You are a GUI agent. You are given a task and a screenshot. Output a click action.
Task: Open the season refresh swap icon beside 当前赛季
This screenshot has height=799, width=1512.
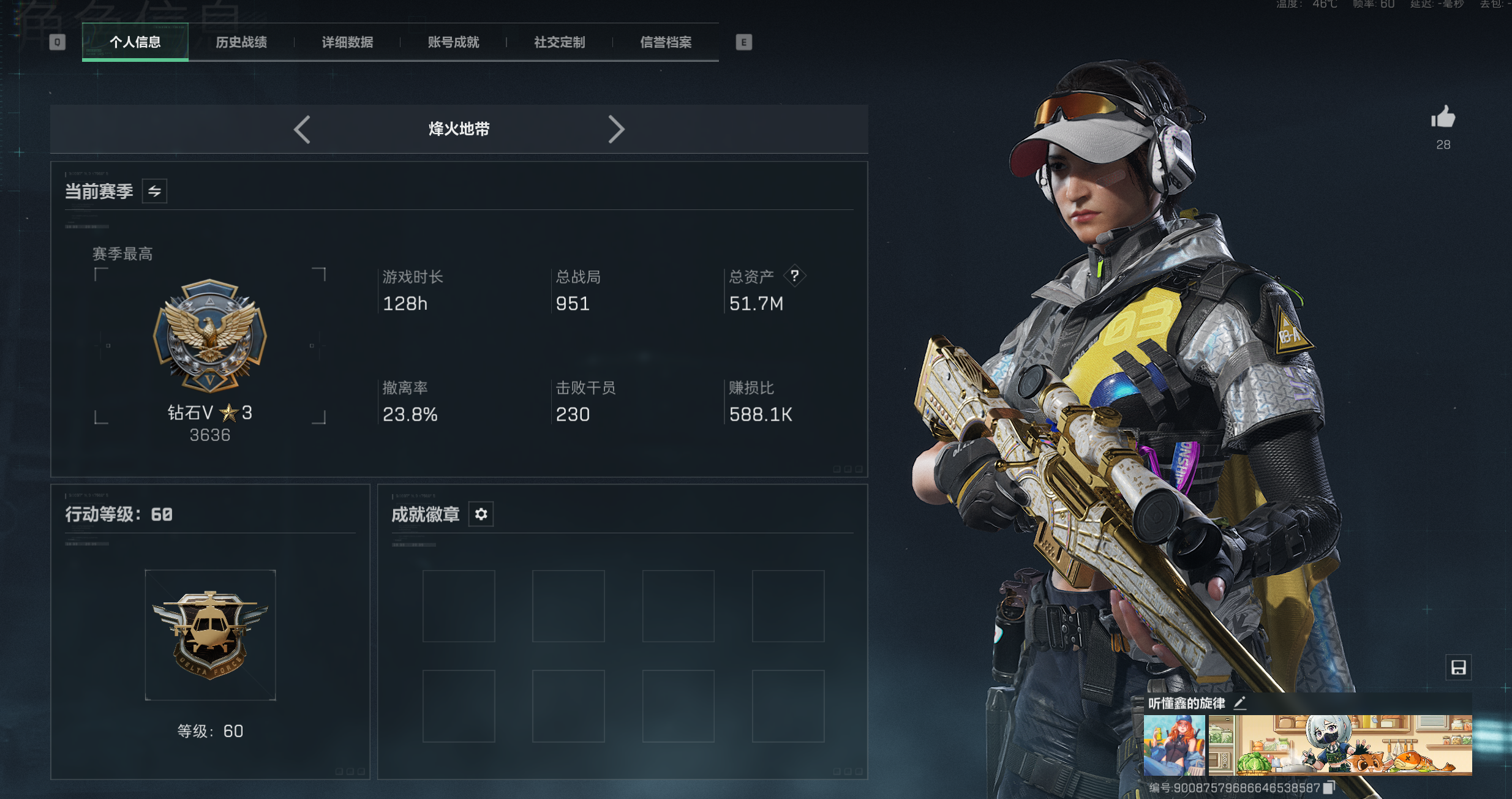point(154,190)
